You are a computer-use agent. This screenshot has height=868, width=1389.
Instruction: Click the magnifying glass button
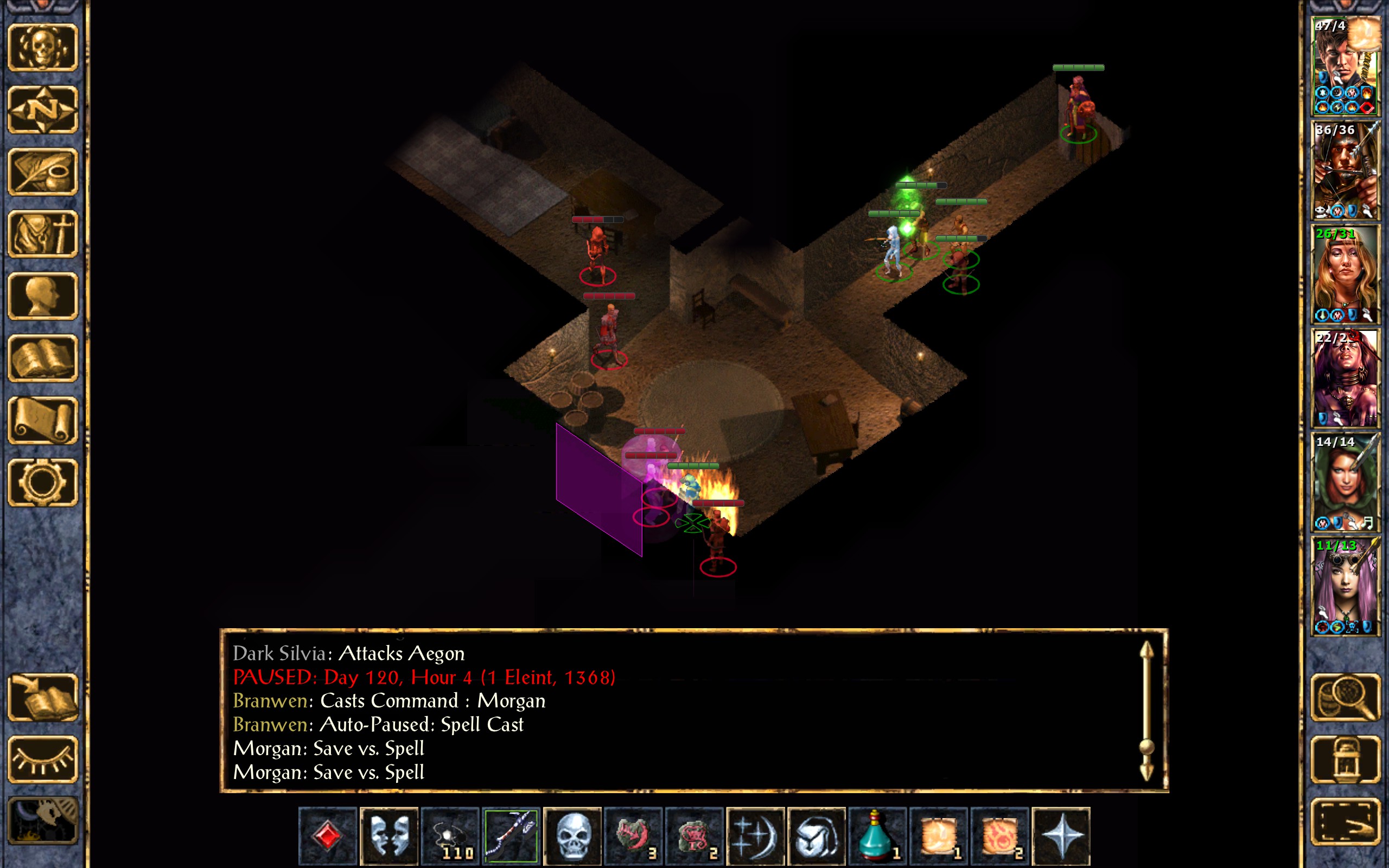[x=1346, y=697]
